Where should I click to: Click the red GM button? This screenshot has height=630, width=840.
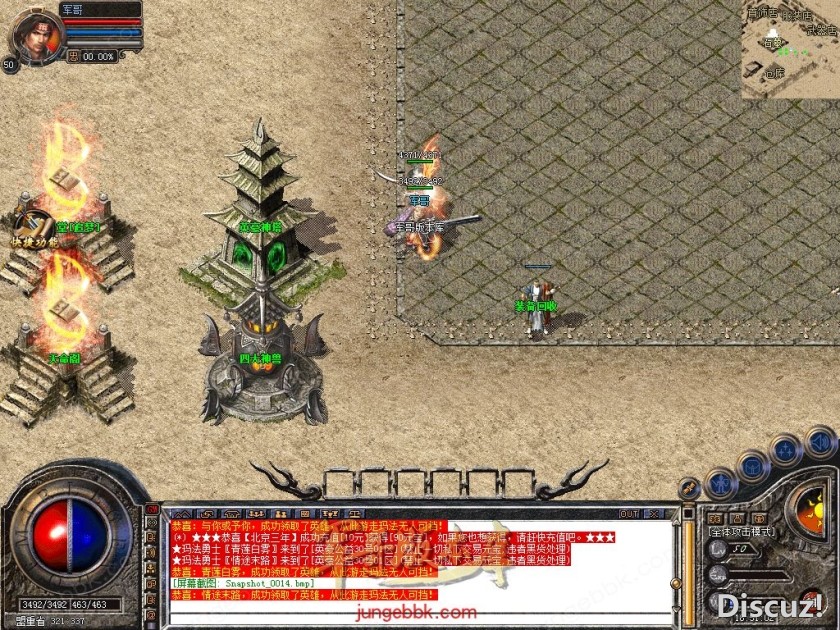[152, 510]
